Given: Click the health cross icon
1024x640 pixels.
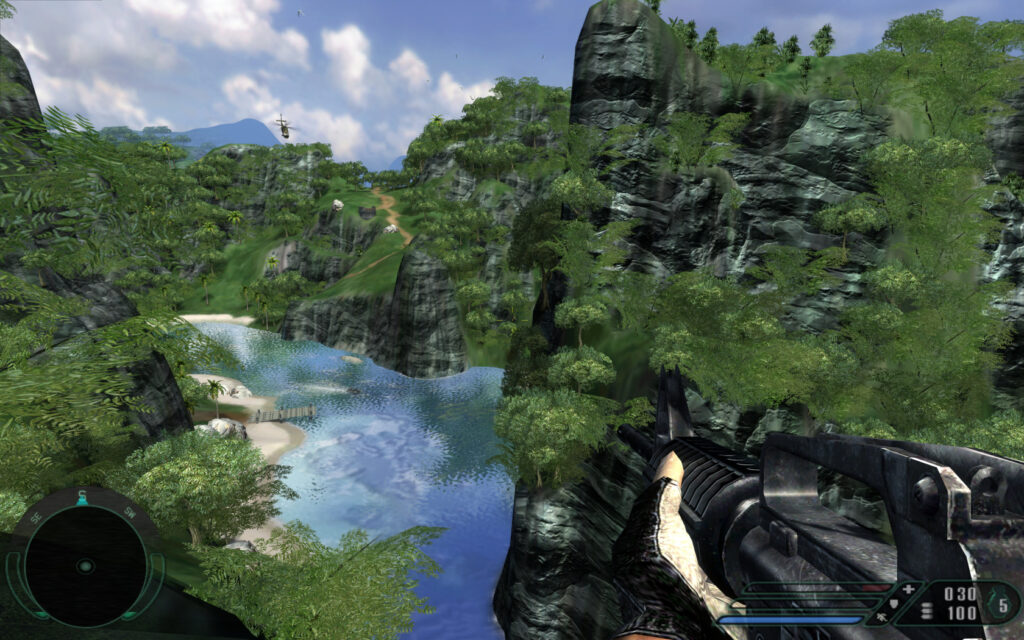Looking at the screenshot, I should [907, 590].
